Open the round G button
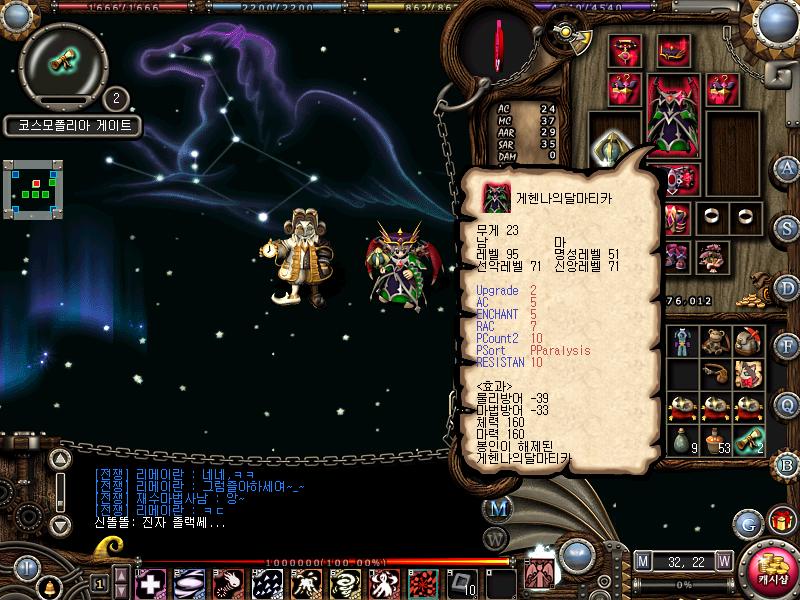The width and height of the screenshot is (800, 600). [747, 522]
